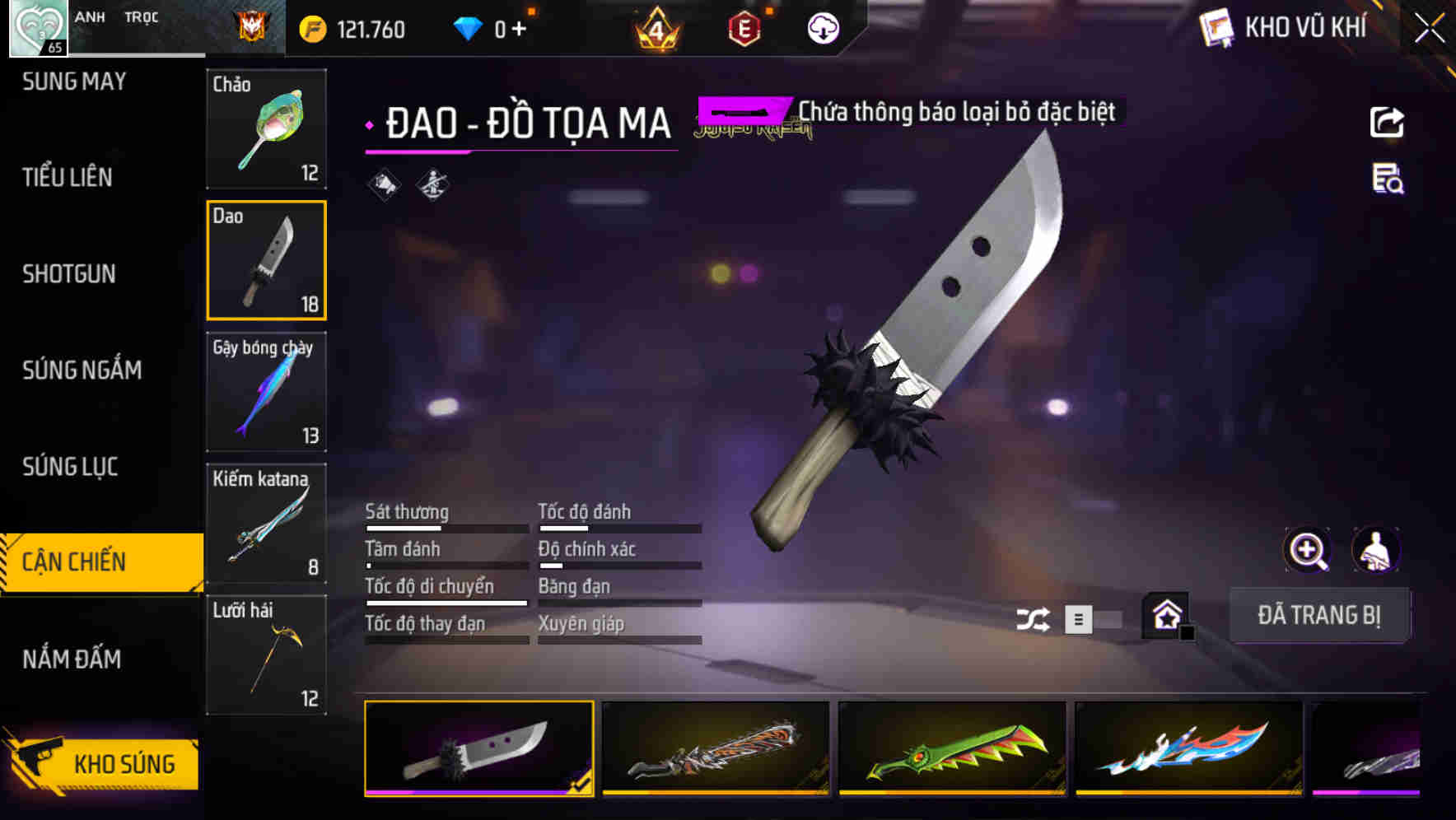Screen dimensions: 1456x820
Task: Open the SÚNG NGẮM category
Action: pyautogui.click(x=80, y=370)
